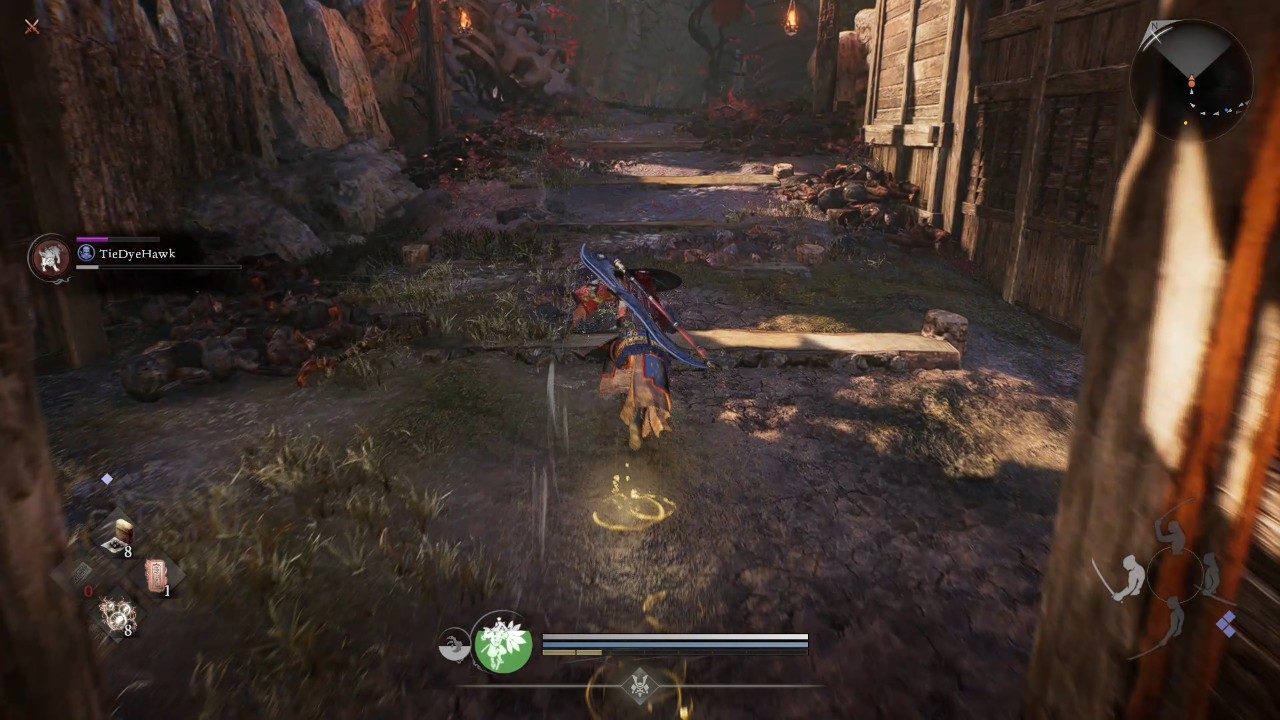Click the small diamond marker above the item slots

coord(107,479)
